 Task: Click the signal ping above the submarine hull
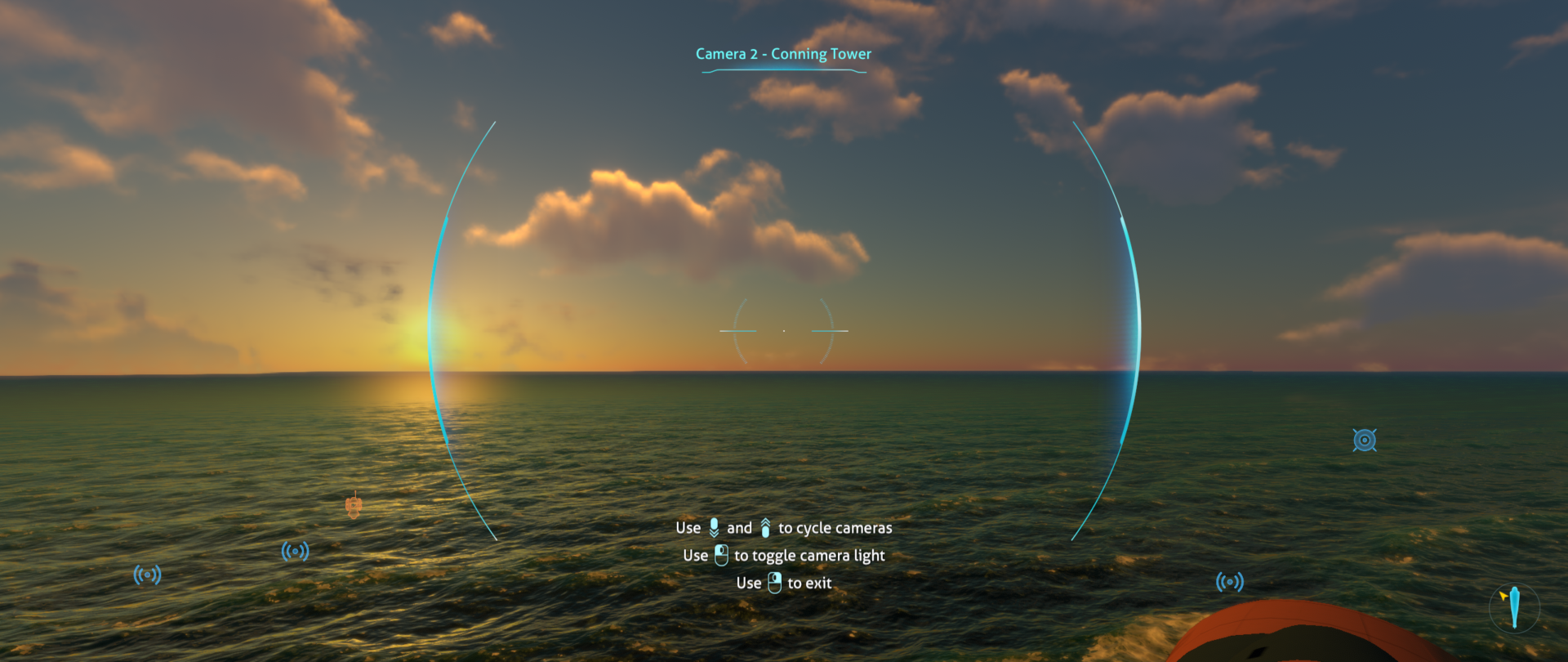pos(1230,583)
